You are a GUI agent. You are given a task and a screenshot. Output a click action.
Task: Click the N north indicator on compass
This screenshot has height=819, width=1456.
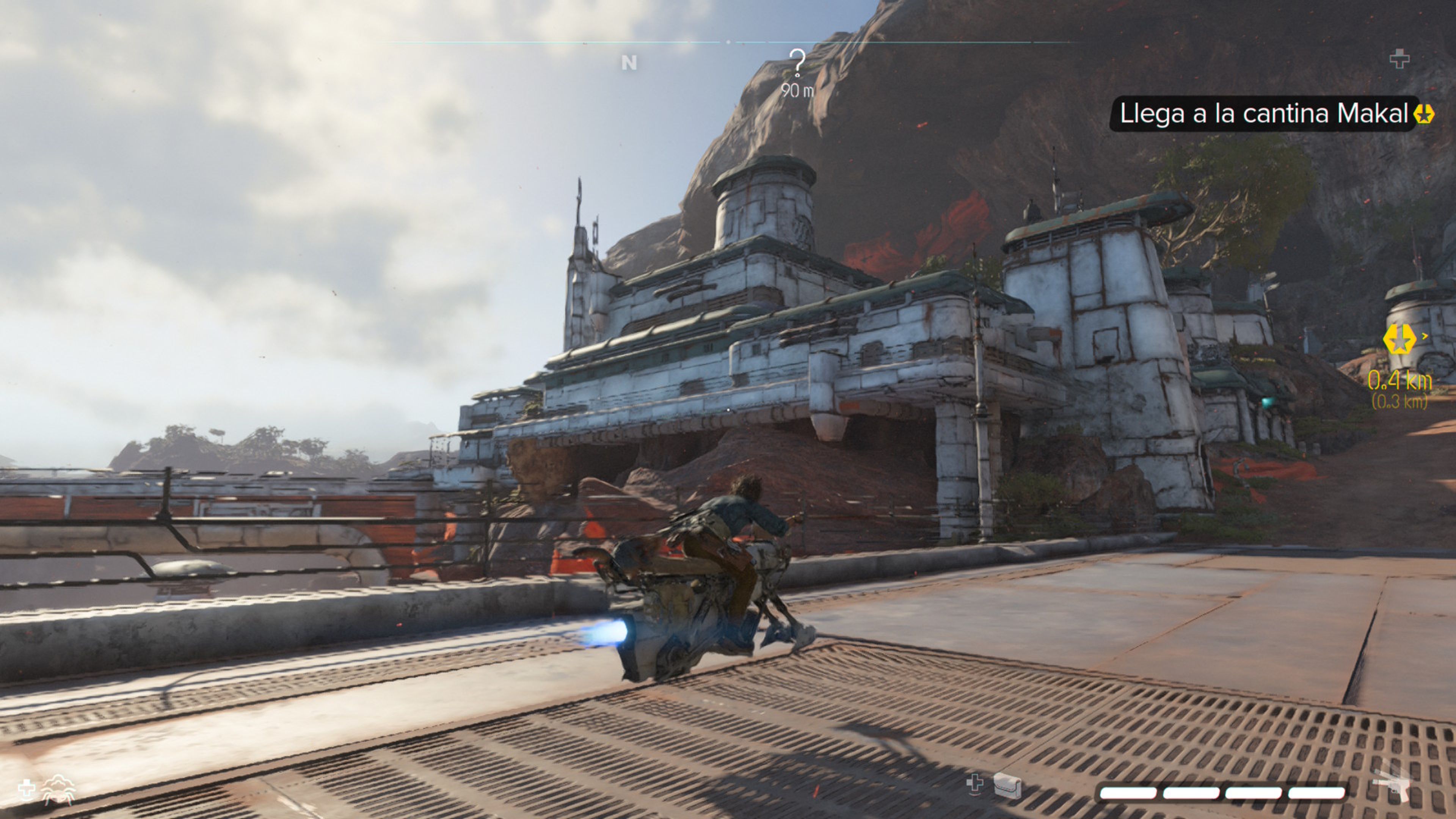point(629,62)
